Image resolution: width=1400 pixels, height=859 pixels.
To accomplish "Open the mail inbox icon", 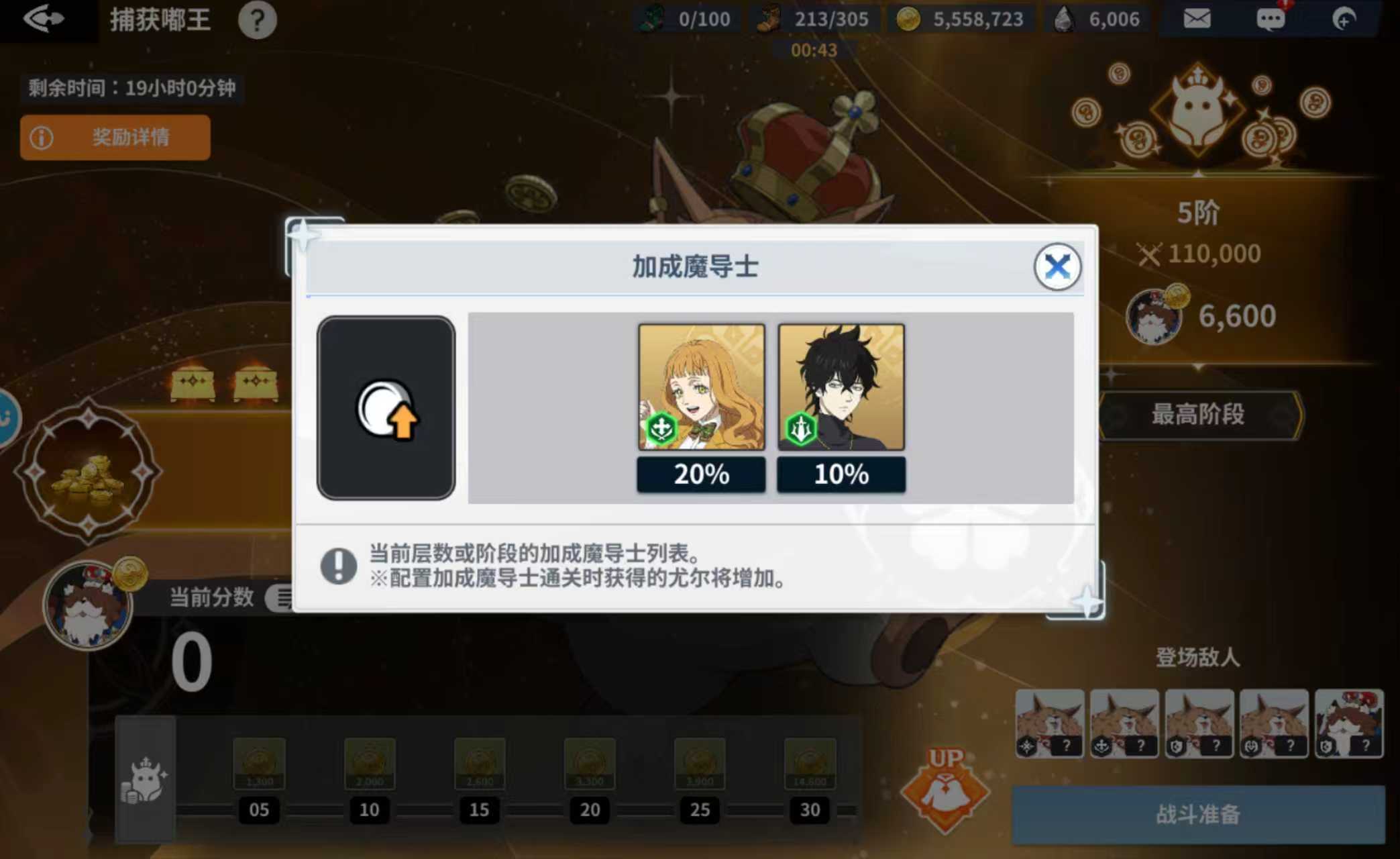I will (1197, 19).
